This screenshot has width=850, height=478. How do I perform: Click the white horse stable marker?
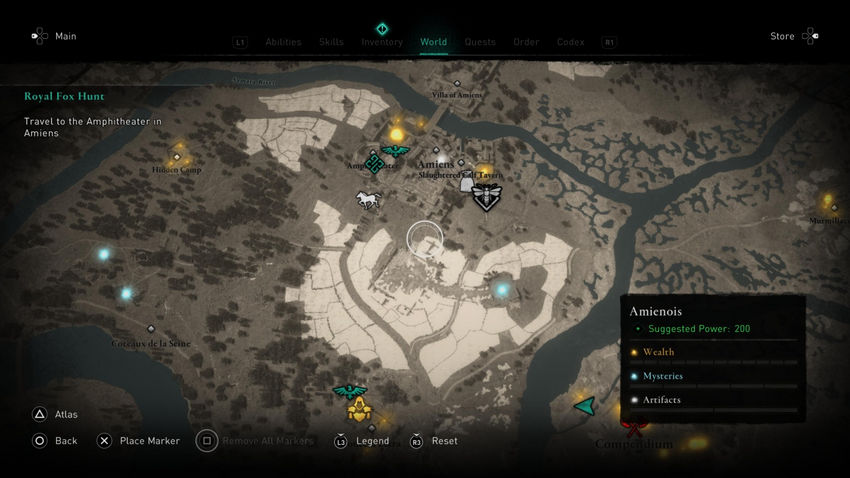coord(368,200)
